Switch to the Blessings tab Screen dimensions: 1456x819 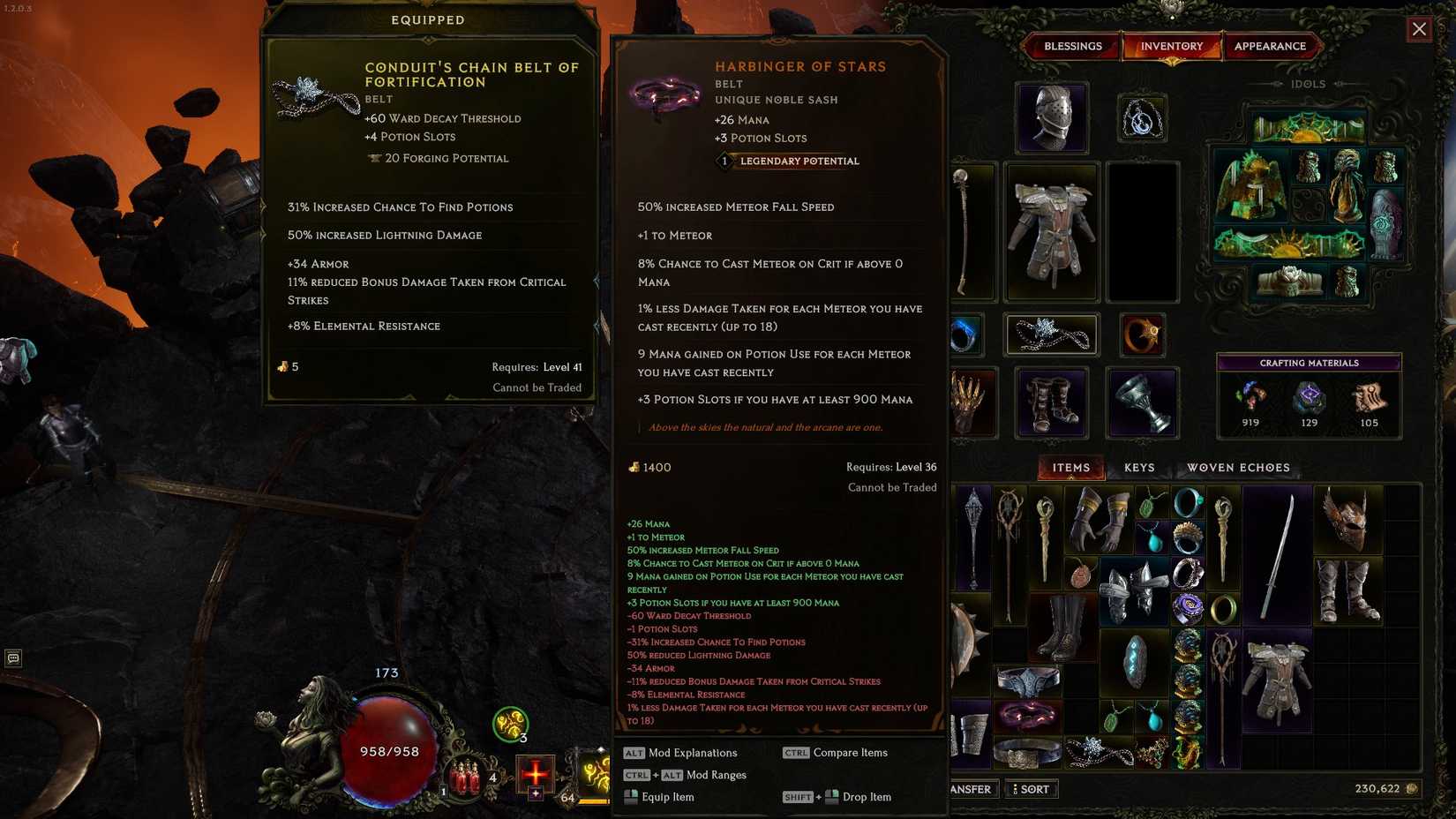point(1072,46)
